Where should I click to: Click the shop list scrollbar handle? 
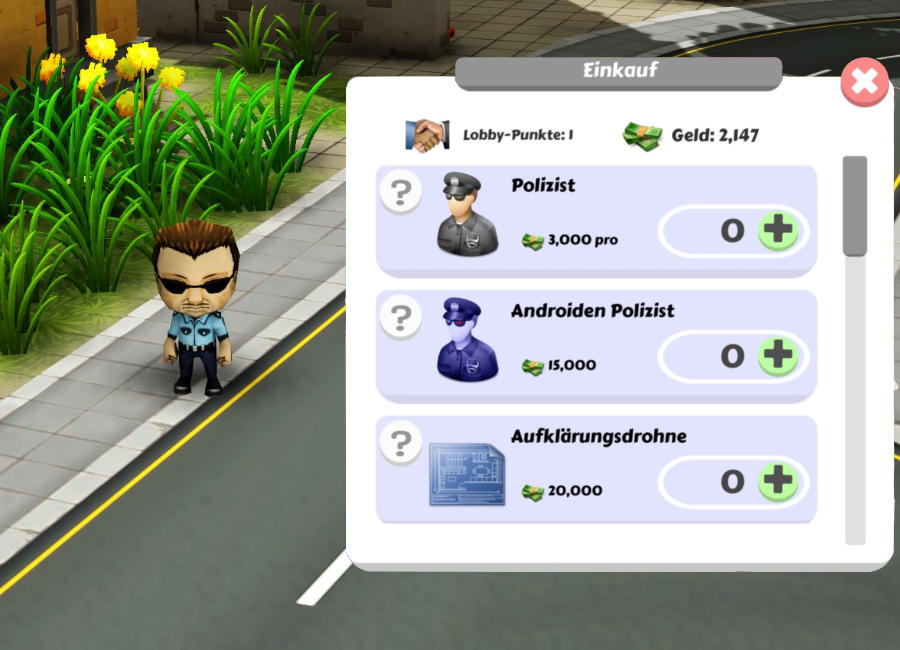pyautogui.click(x=855, y=205)
